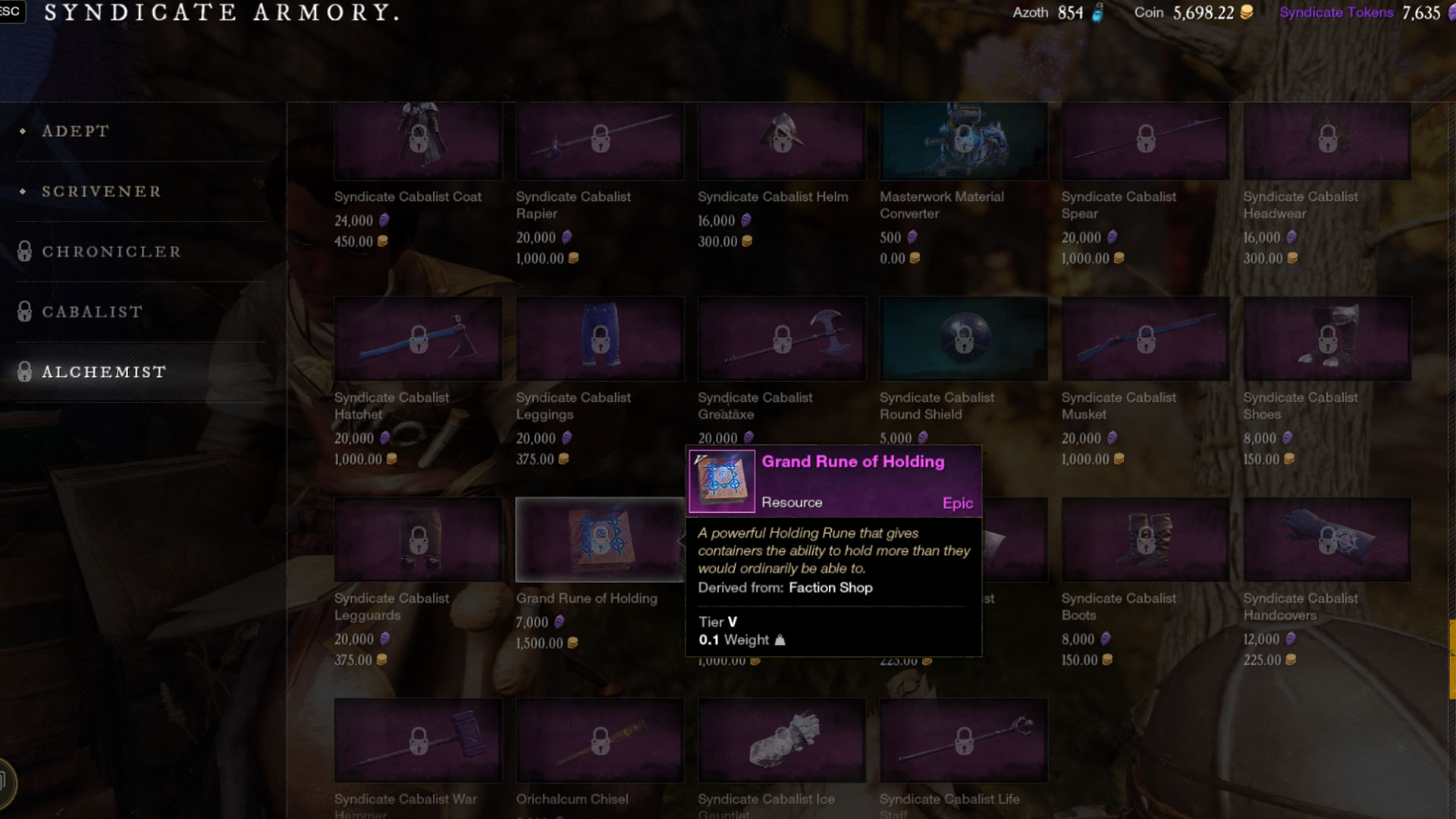Click the Syndicate Cabalist War Hammer icon
This screenshot has width=1456, height=819.
tap(417, 740)
